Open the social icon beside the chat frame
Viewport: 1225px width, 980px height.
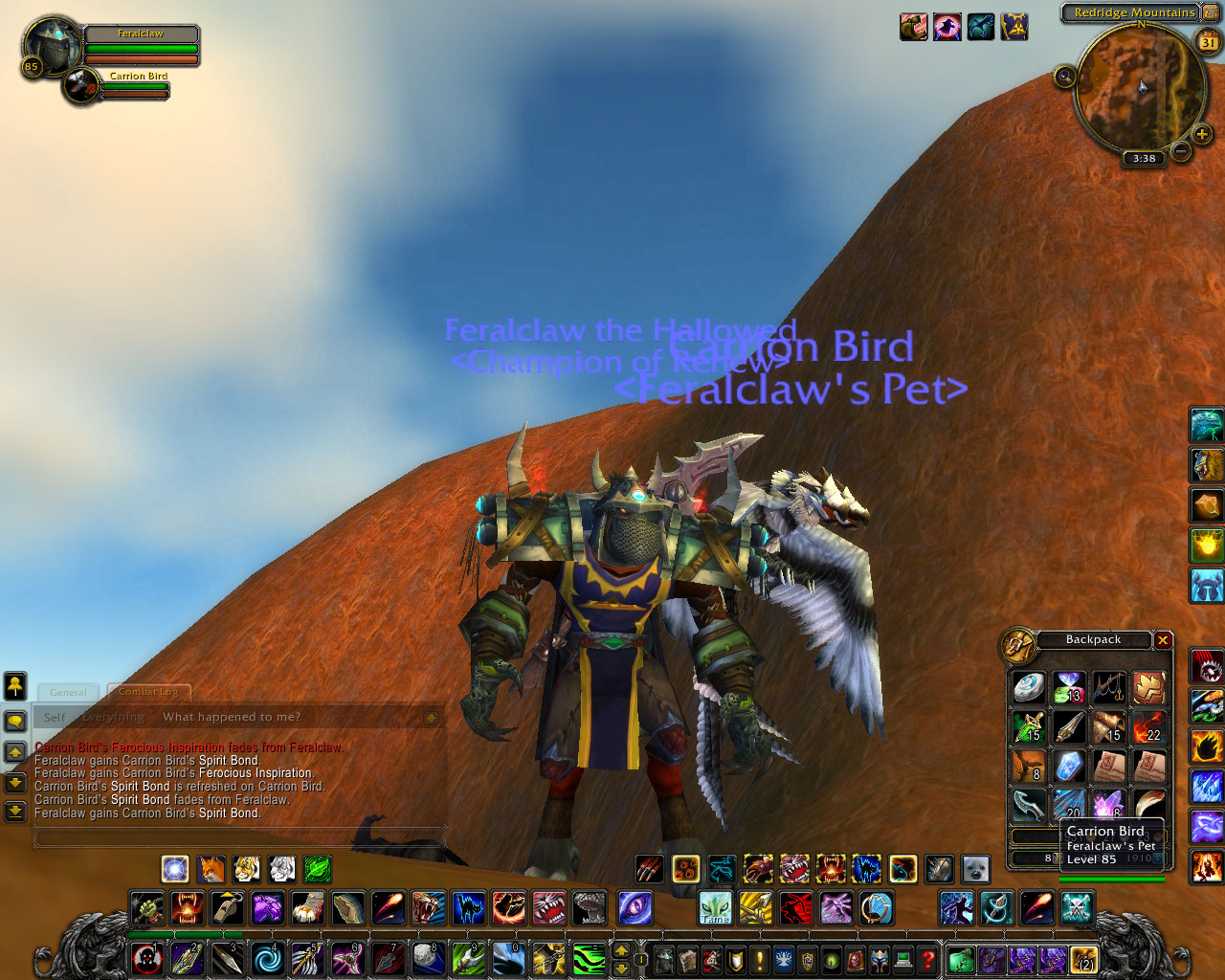point(14,686)
